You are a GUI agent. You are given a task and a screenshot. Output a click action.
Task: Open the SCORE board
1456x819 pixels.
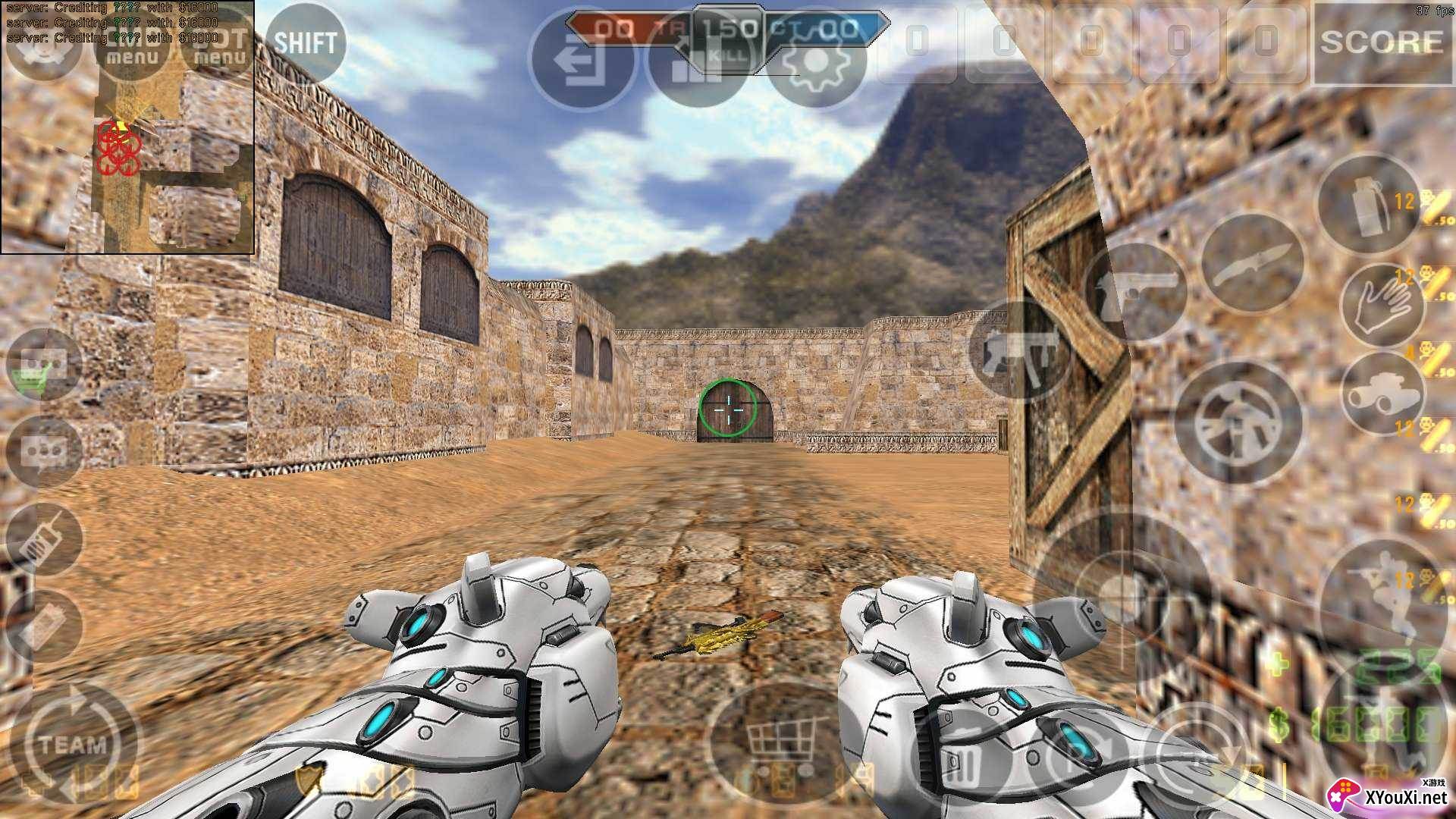click(1381, 42)
